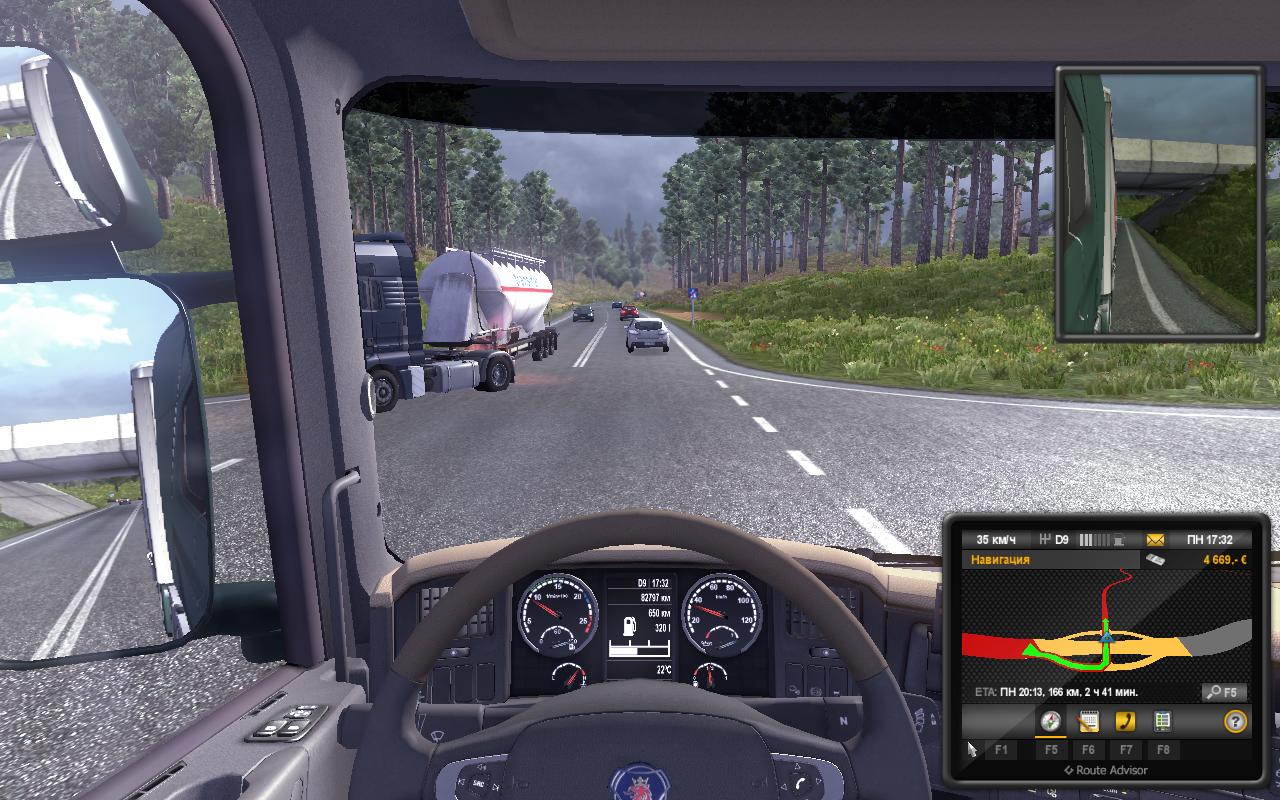Open the question mark help button
This screenshot has width=1280, height=800.
1235,721
